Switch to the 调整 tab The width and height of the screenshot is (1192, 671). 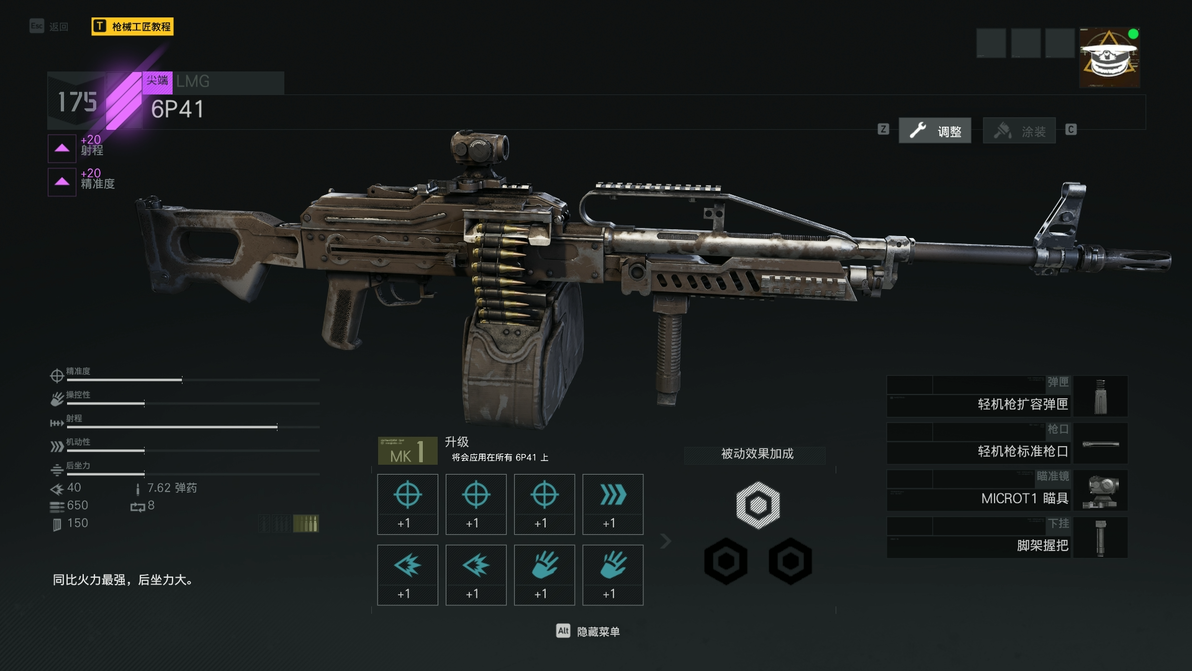tap(935, 131)
